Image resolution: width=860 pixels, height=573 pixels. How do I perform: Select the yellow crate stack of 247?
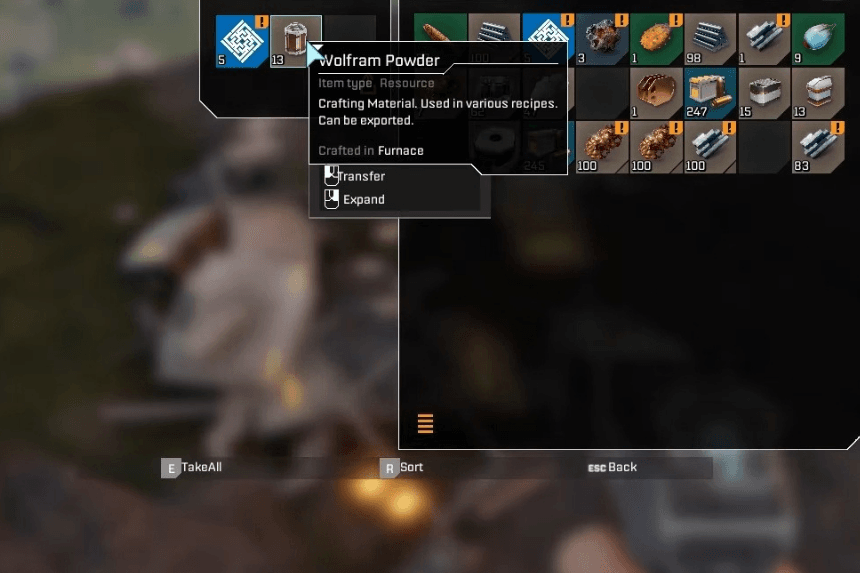(710, 93)
